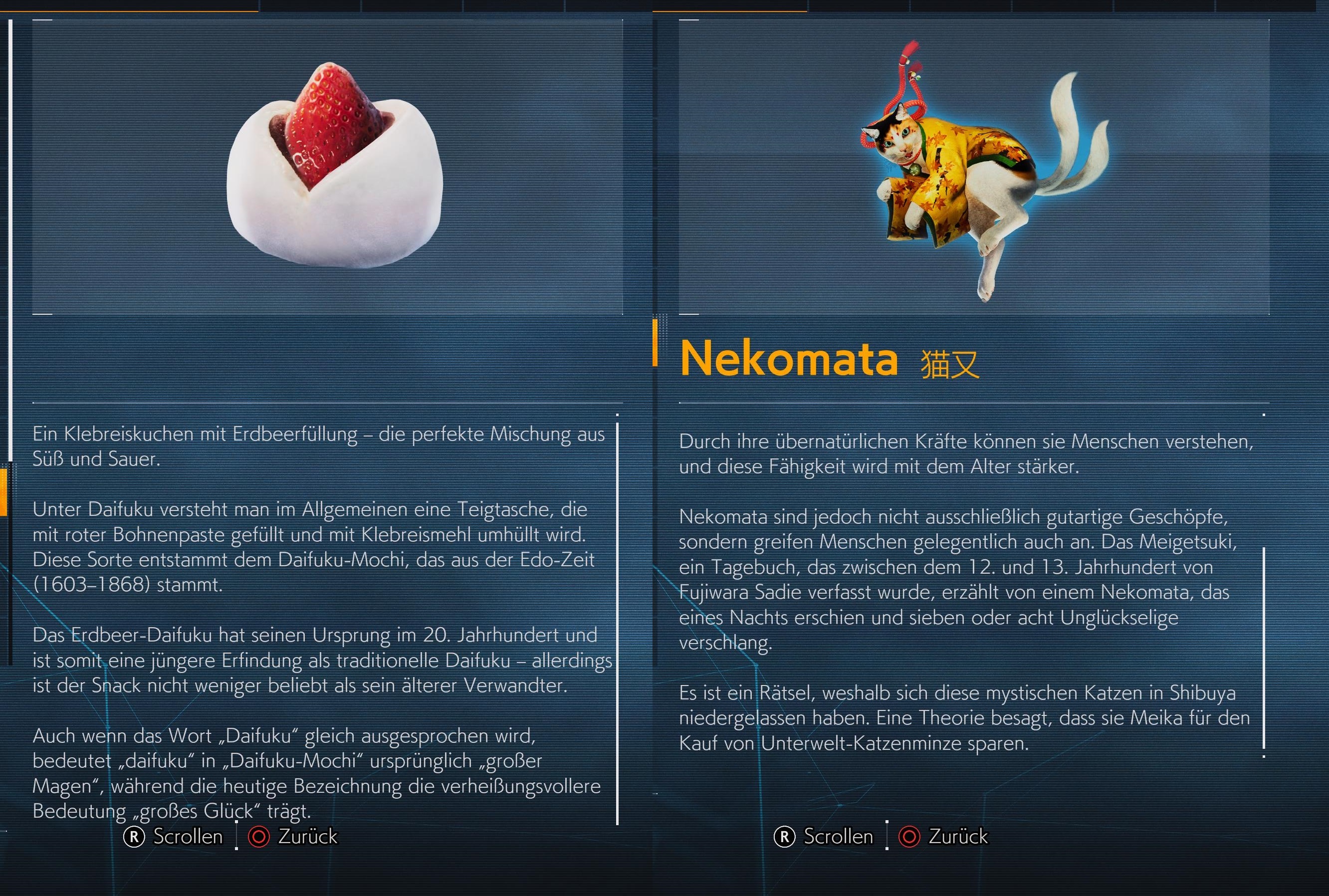Click the R scroll icon on Nekomata panel

pos(785,837)
